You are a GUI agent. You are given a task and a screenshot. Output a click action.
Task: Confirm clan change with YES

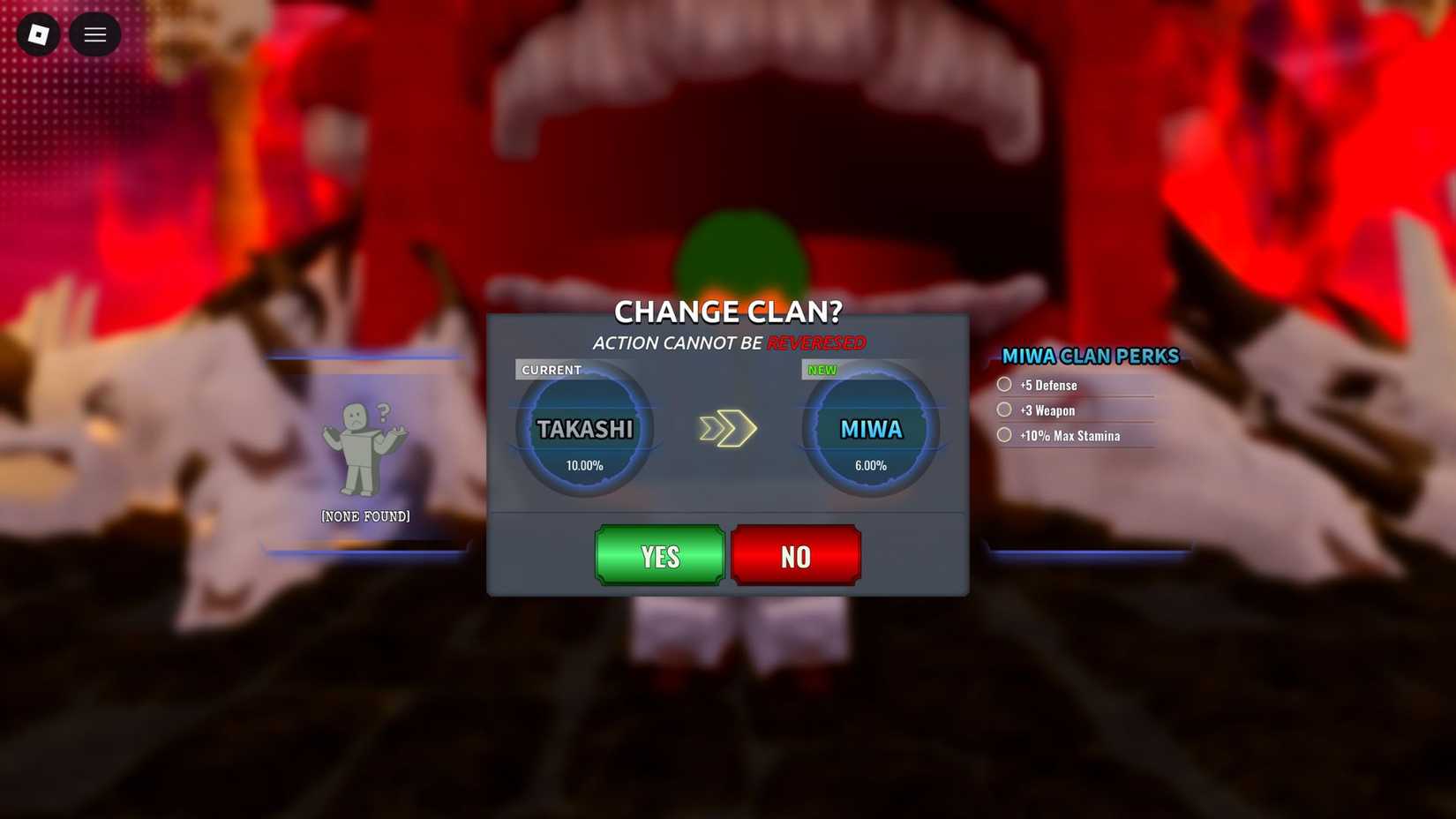(x=659, y=556)
